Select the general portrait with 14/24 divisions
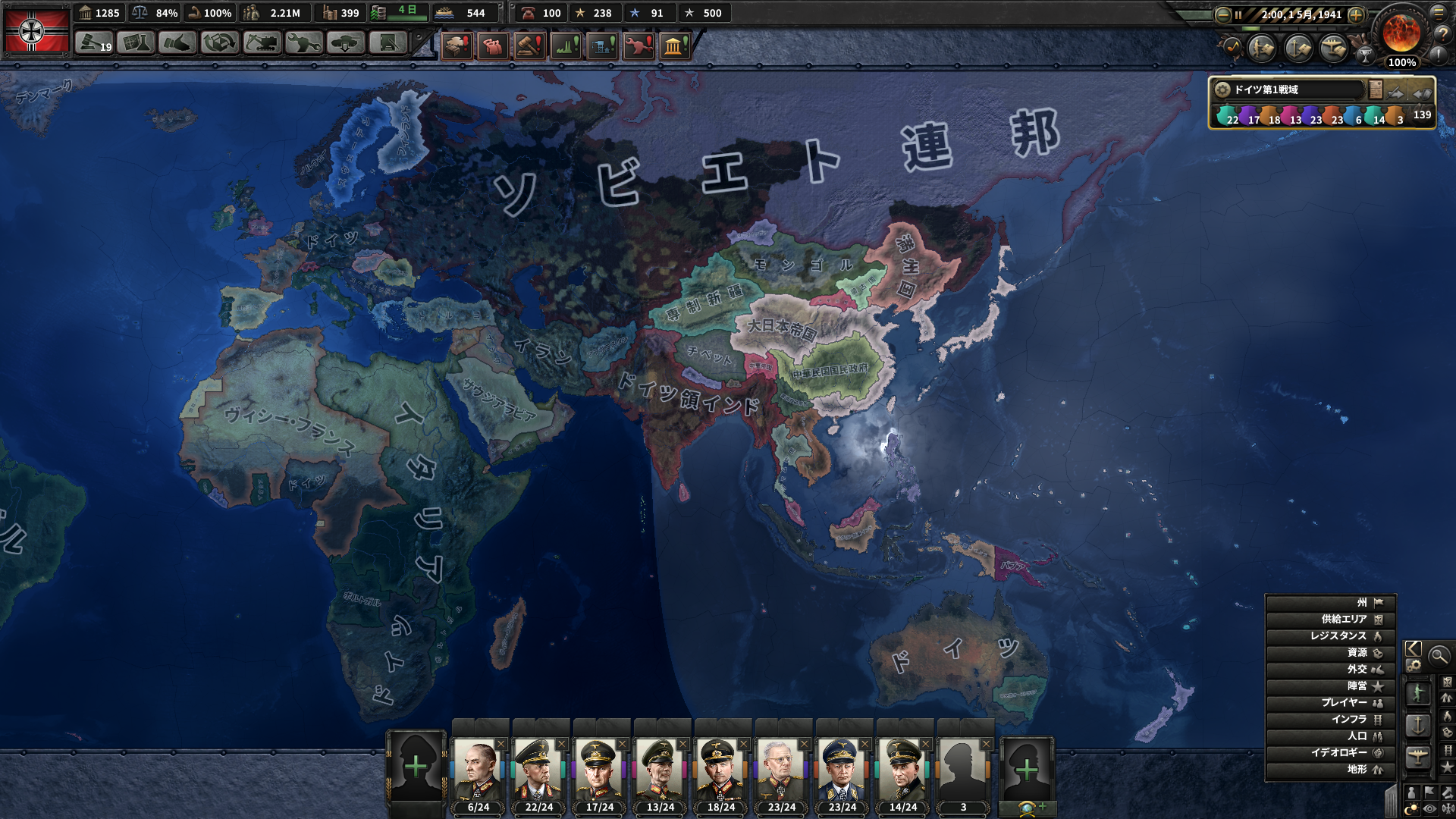The height and width of the screenshot is (819, 1456). pyautogui.click(x=902, y=770)
